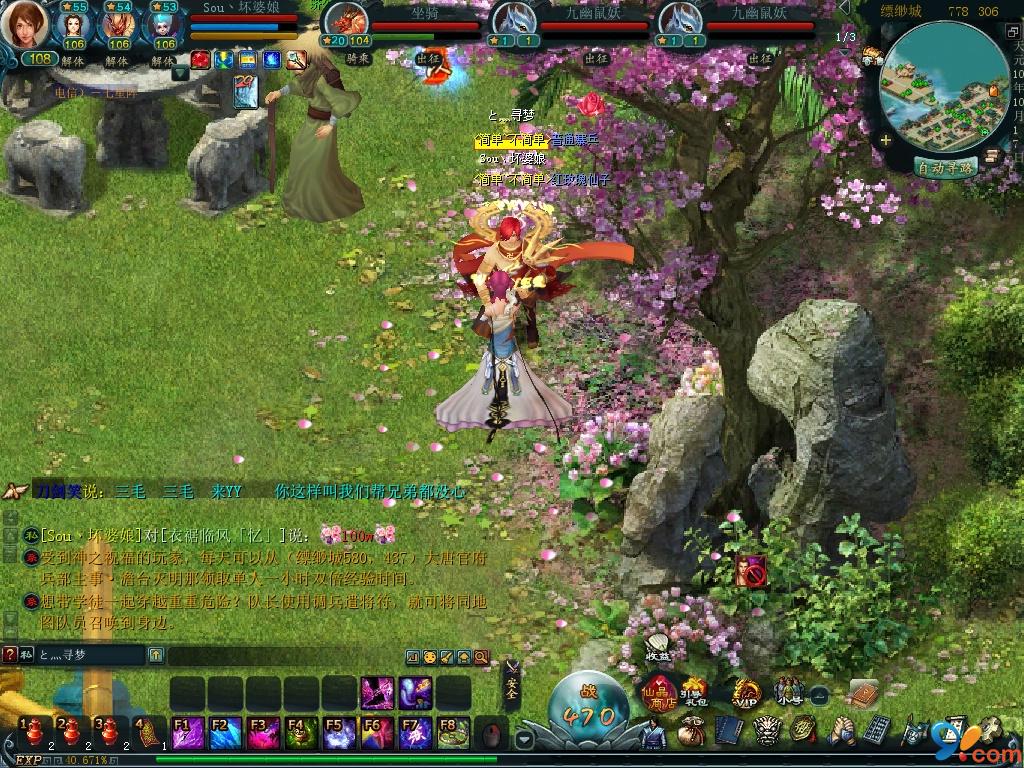
Task: Click the chat input field
Action: pyautogui.click(x=90, y=655)
